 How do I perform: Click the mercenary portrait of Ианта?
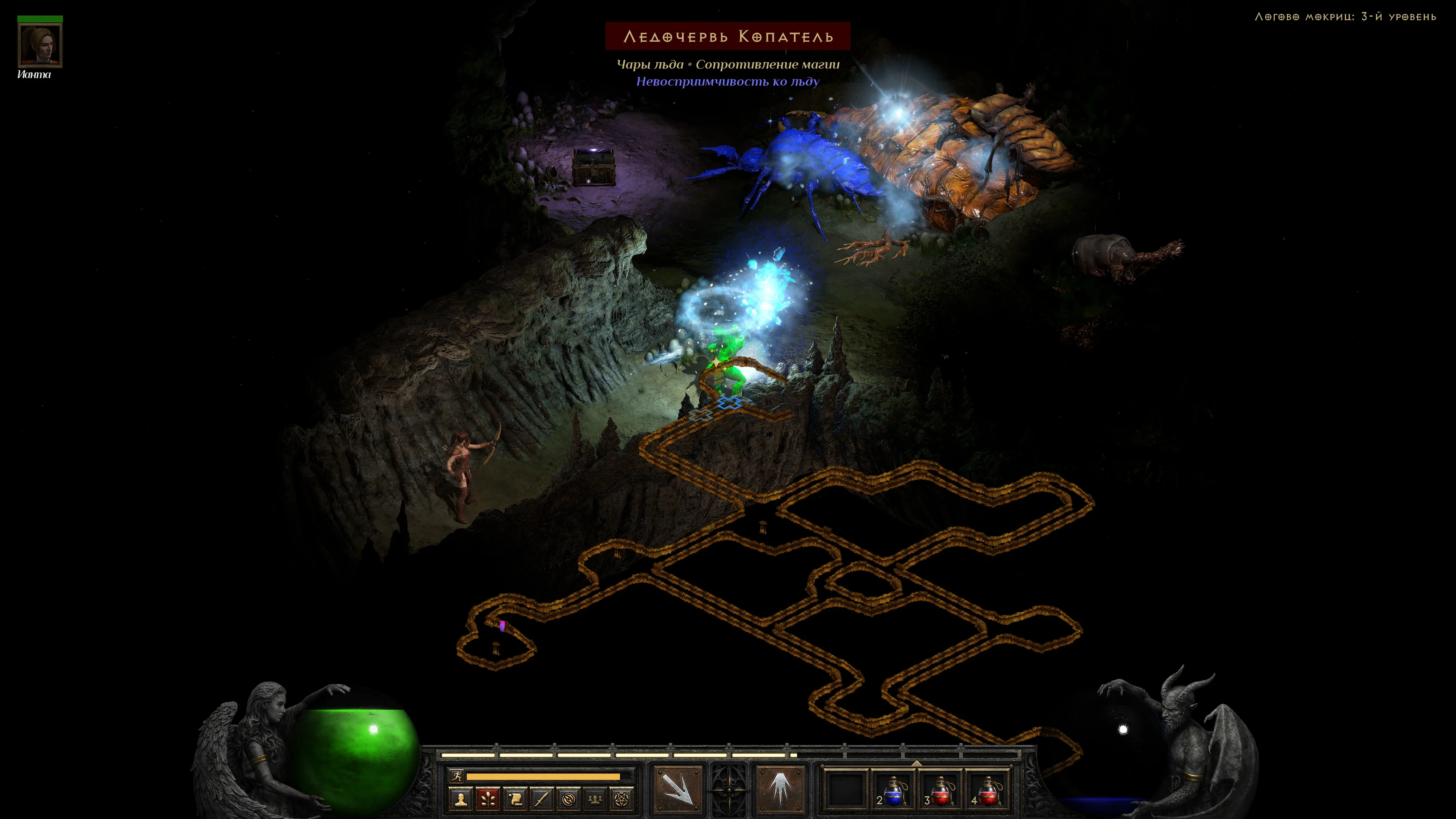(x=40, y=45)
